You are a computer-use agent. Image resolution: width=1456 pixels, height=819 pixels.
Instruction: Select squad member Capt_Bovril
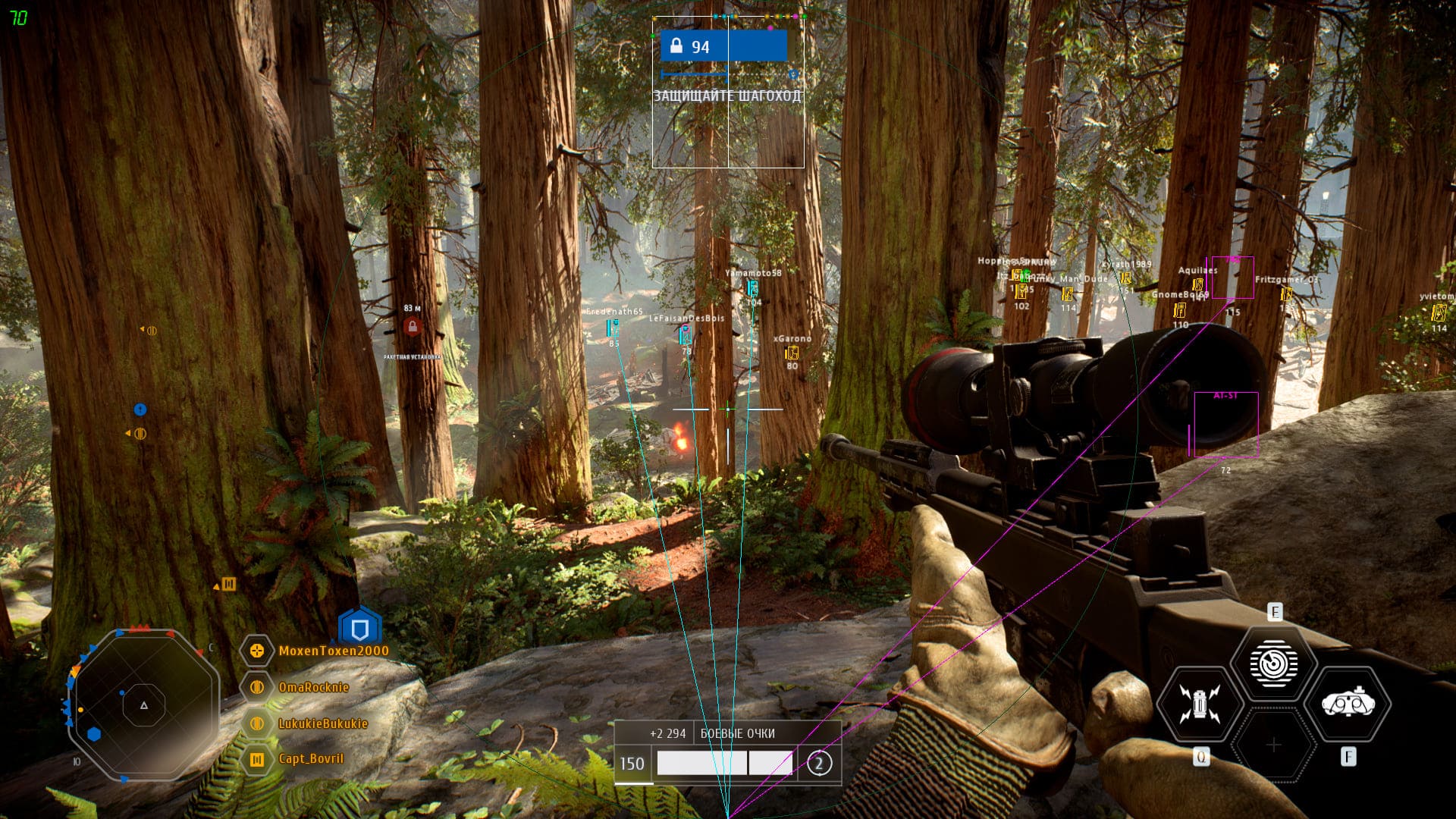(x=310, y=758)
